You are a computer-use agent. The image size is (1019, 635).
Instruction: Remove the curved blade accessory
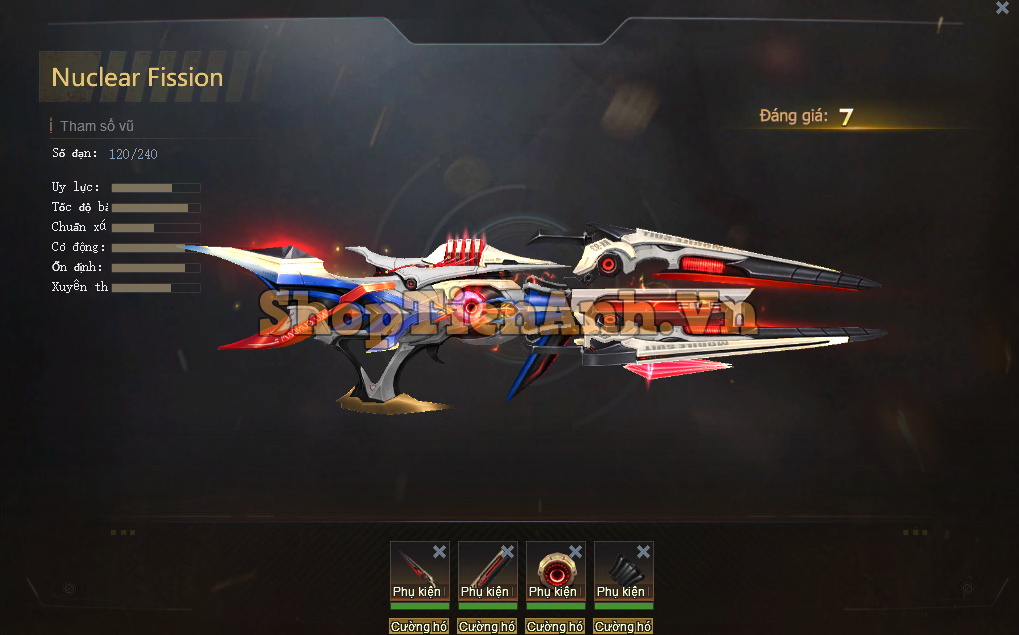coord(439,552)
